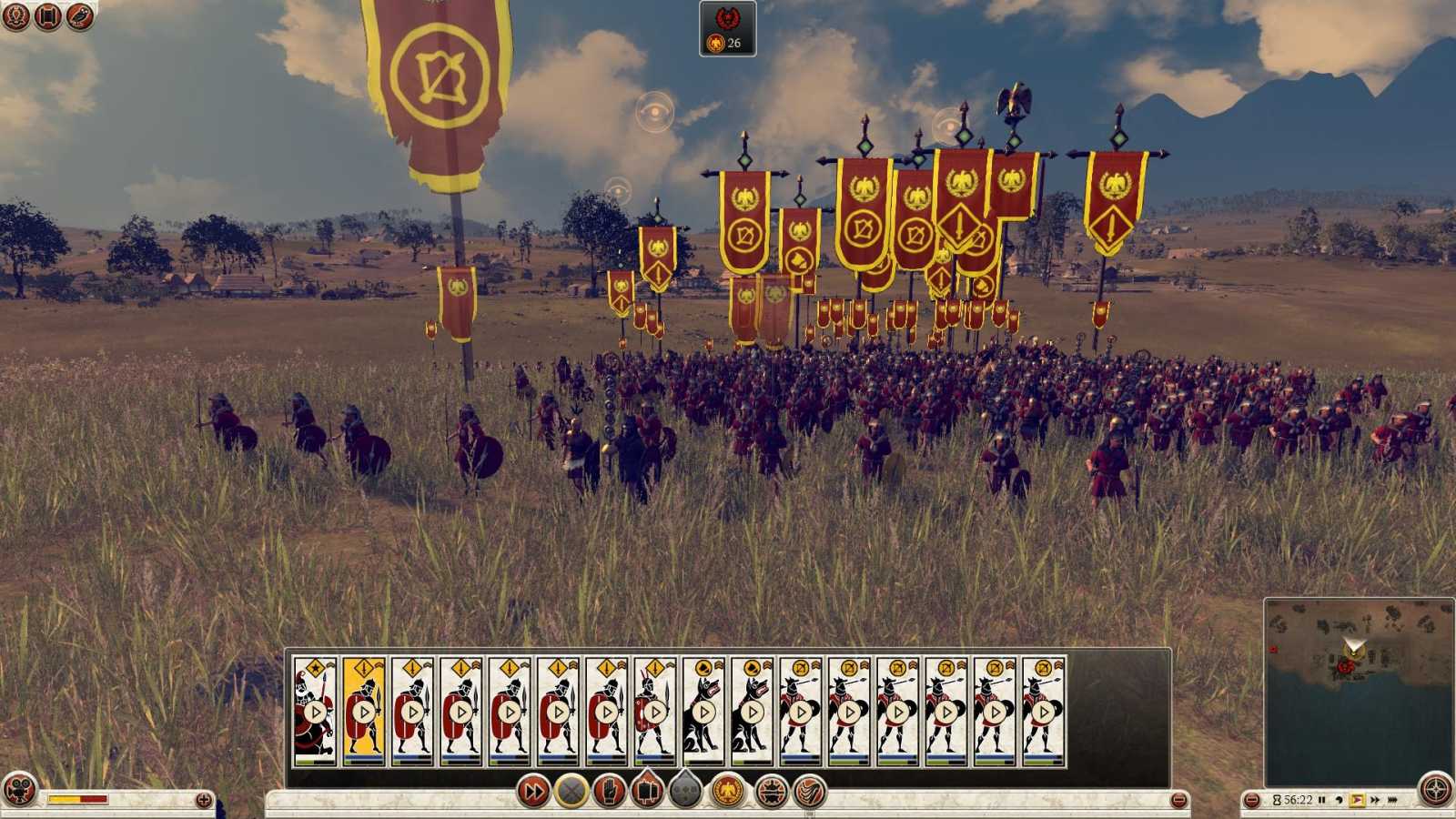
Task: Click the fastest speed arrows button
Action: tap(1393, 799)
